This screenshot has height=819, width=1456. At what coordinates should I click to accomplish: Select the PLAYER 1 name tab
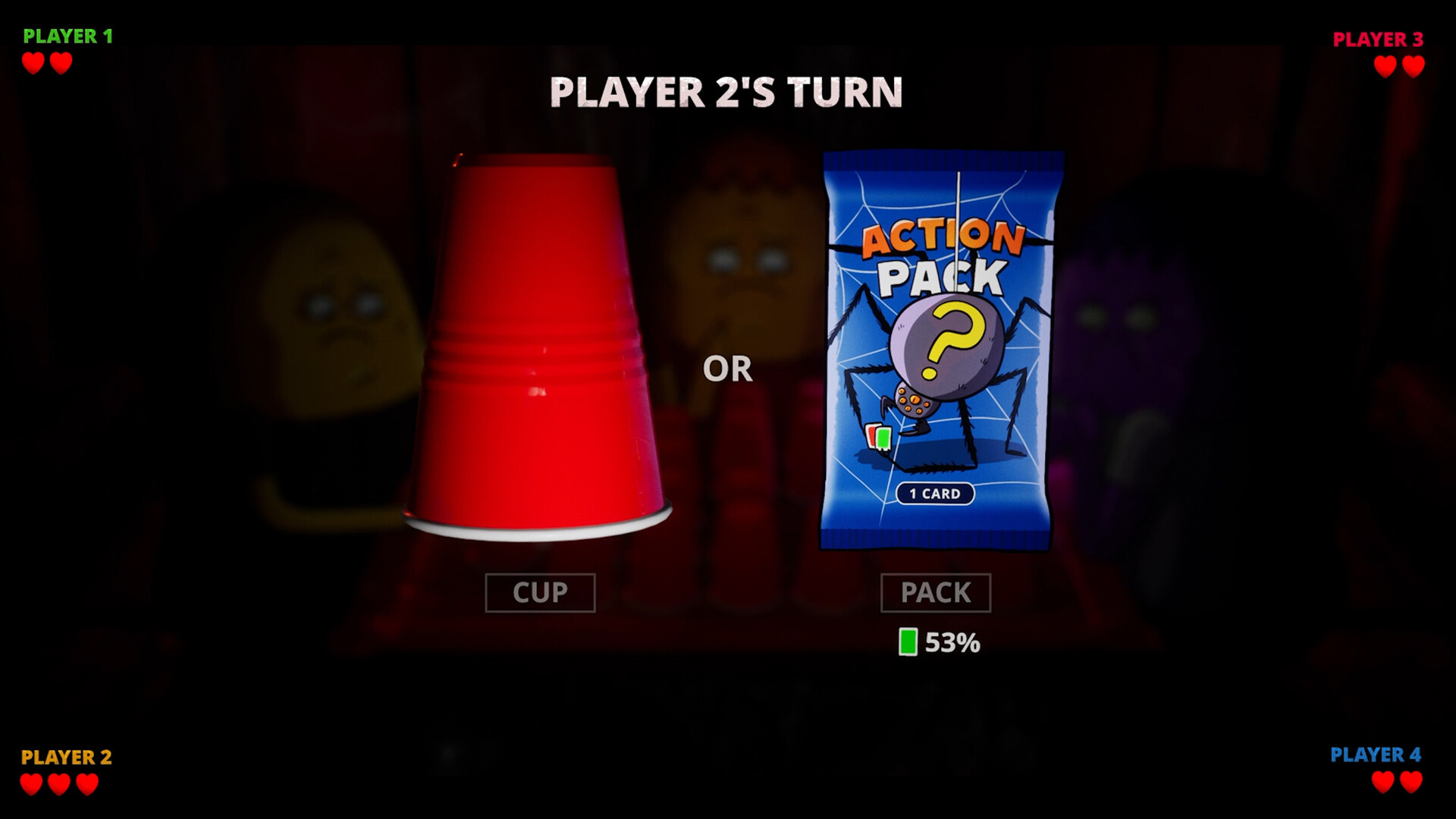coord(69,34)
